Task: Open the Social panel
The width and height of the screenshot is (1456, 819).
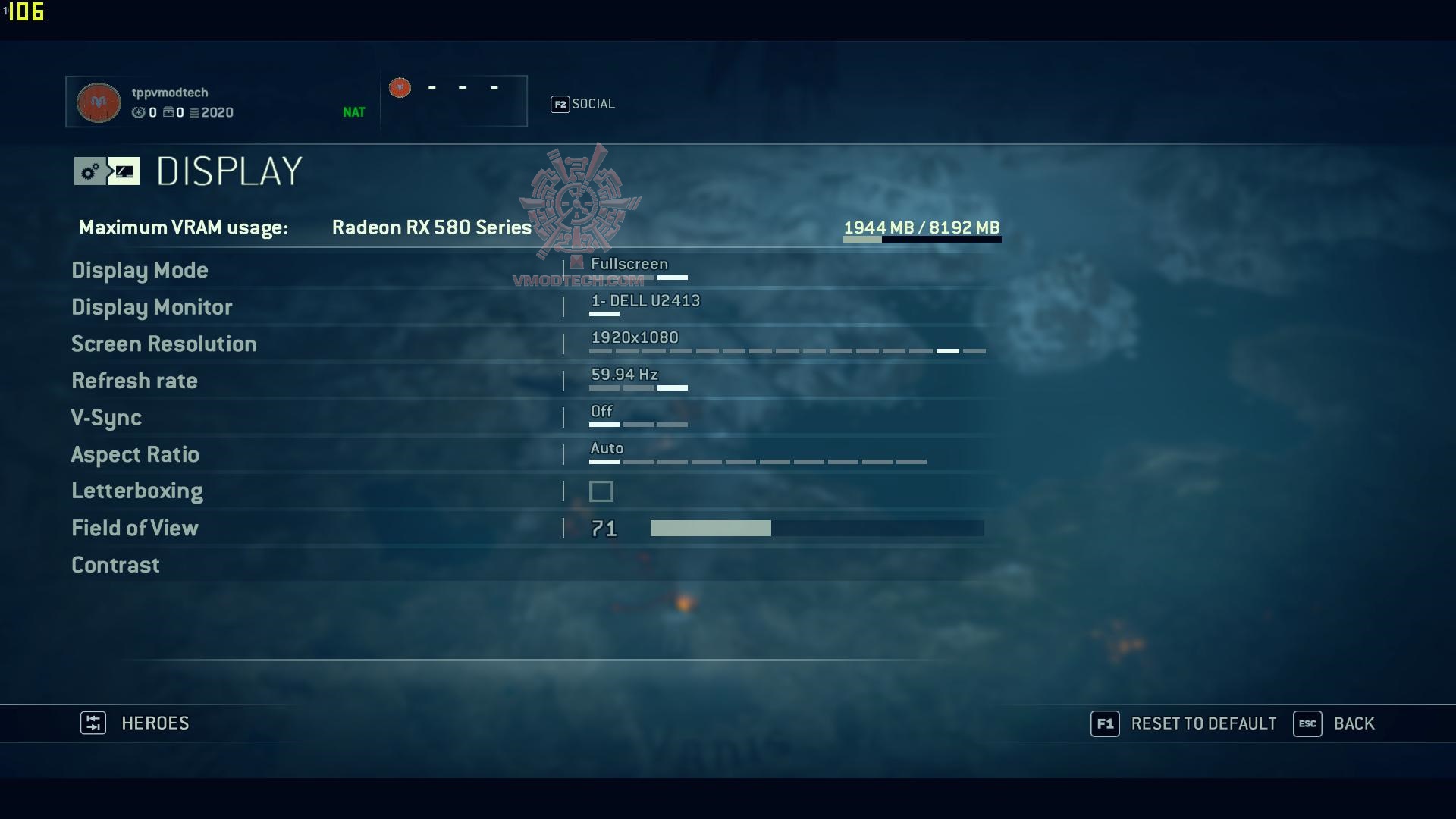Action: [x=592, y=104]
